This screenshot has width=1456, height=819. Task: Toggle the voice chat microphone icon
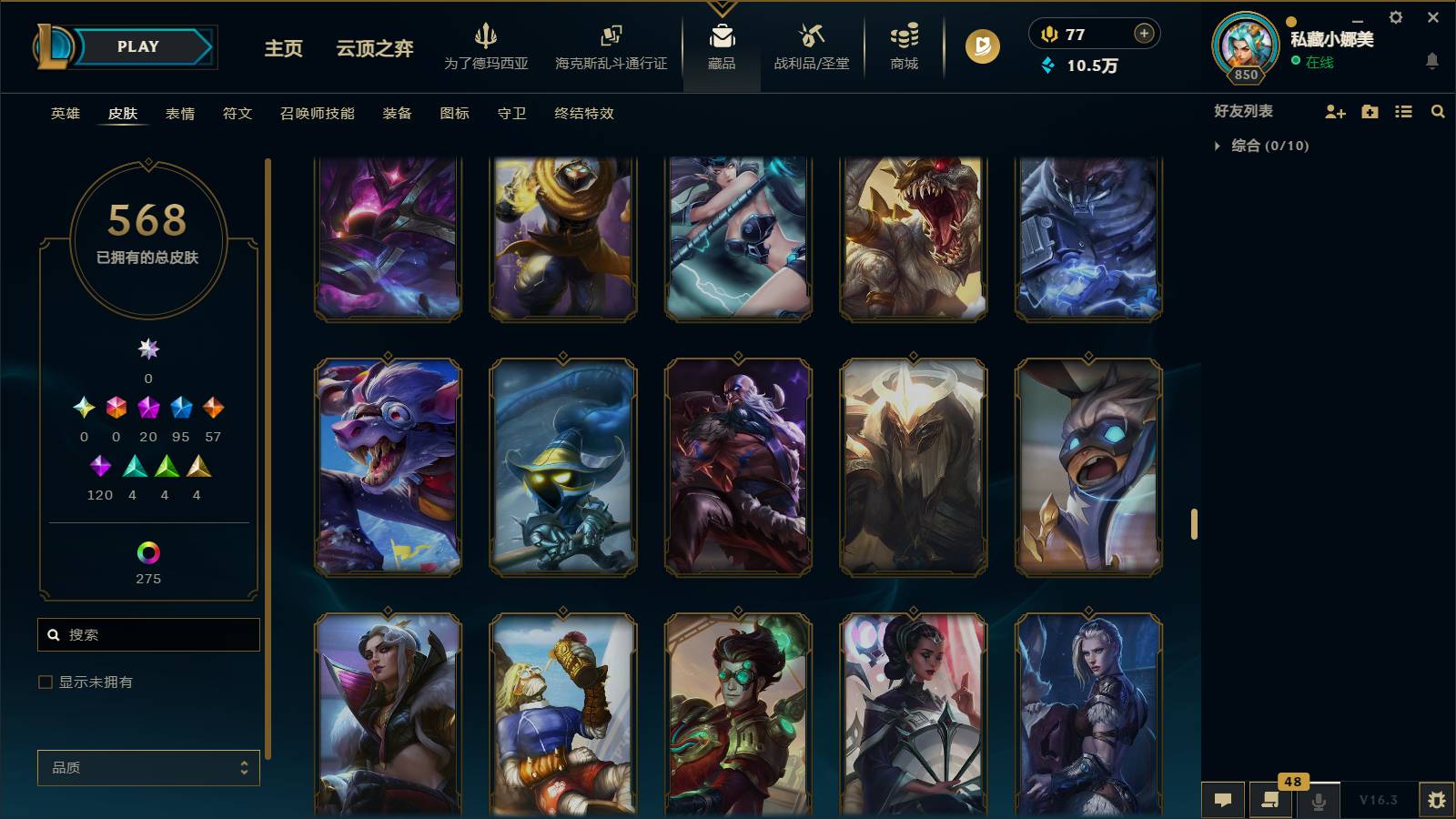[x=1317, y=800]
